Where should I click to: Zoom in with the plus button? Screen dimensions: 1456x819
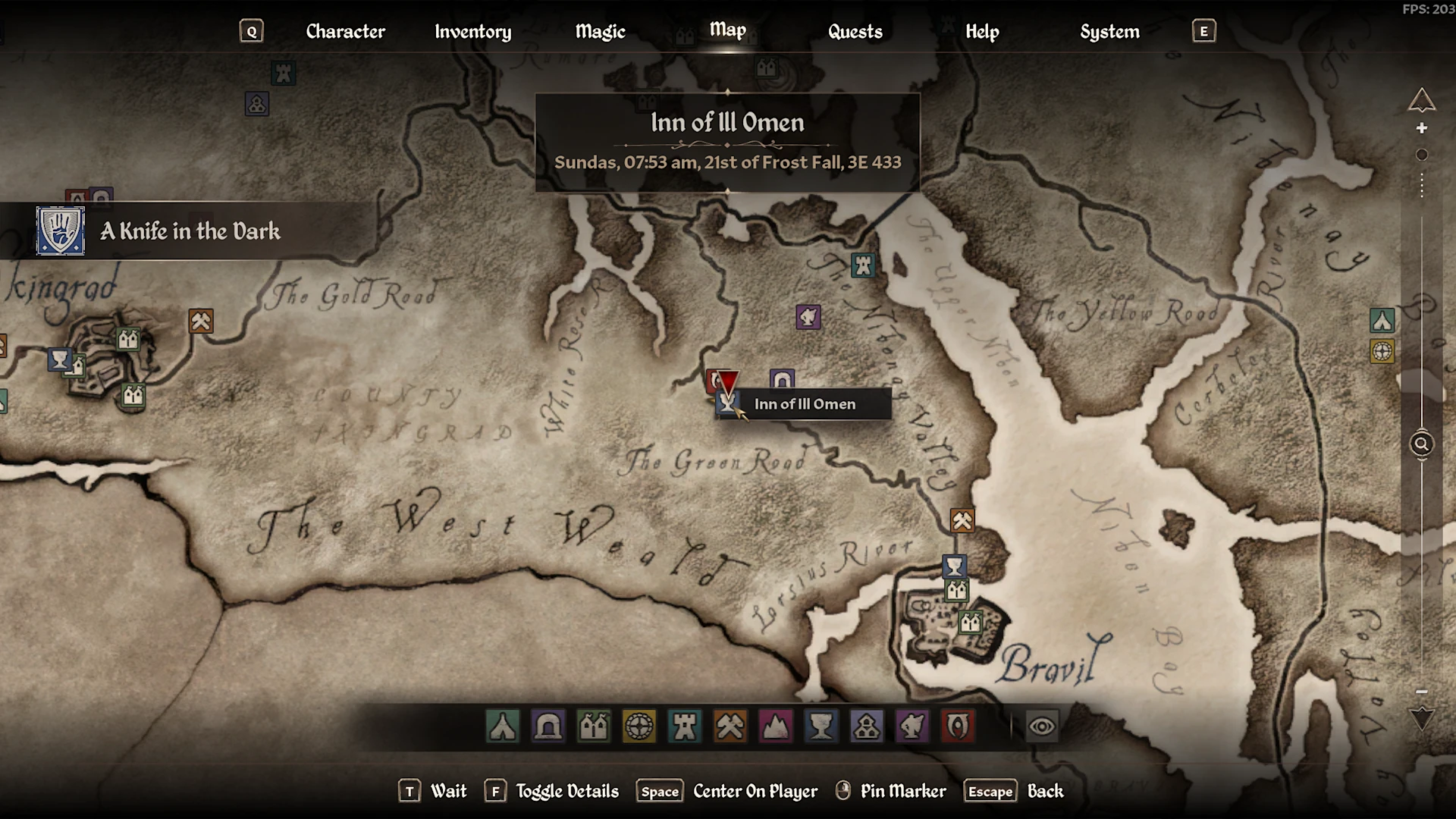(1422, 128)
